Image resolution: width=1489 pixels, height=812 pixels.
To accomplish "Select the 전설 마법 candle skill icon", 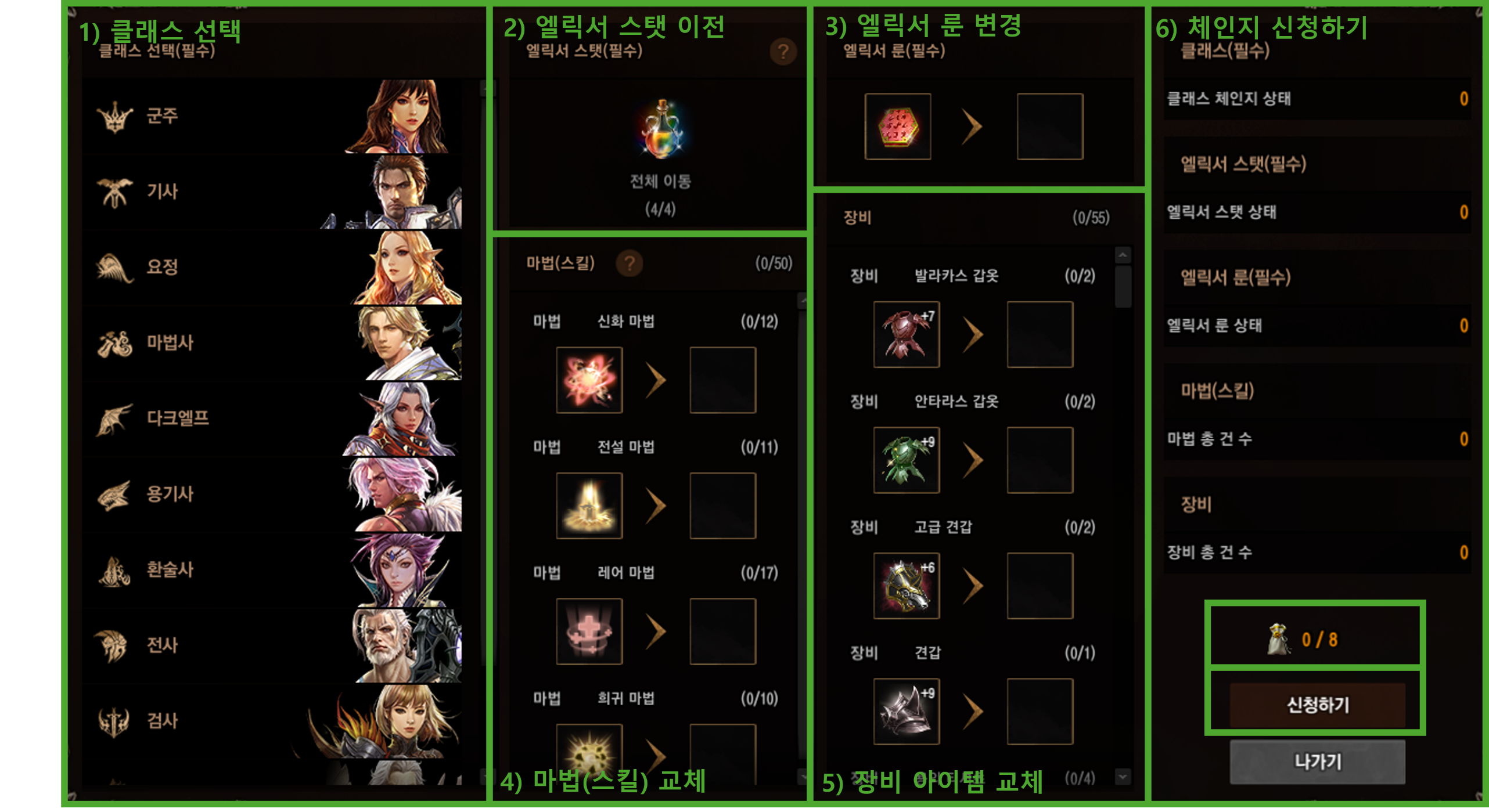I will point(588,504).
